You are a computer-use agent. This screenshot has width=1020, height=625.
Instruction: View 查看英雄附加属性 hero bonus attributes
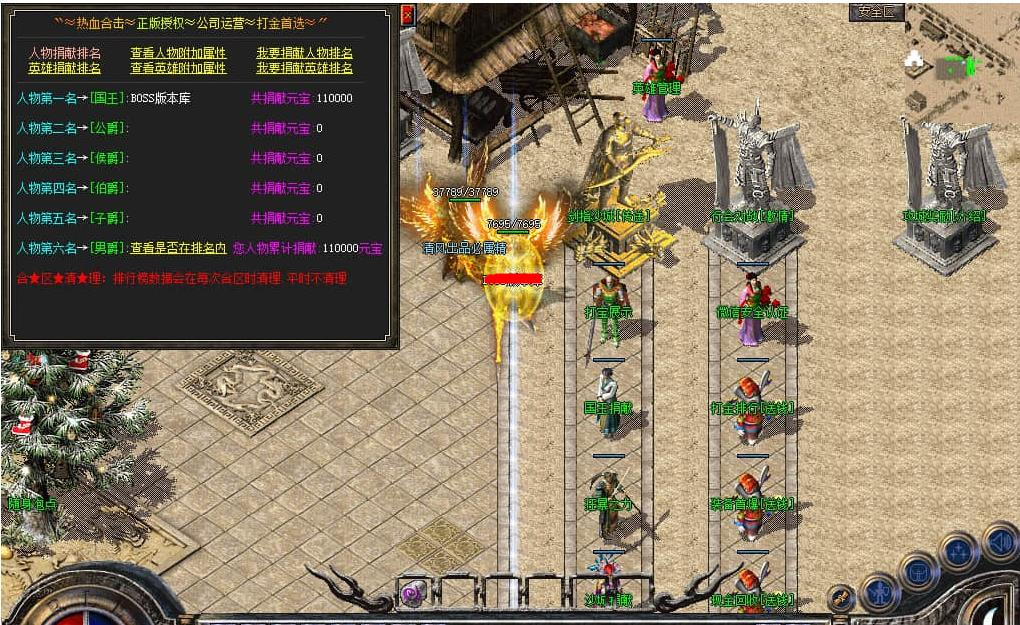click(x=178, y=68)
